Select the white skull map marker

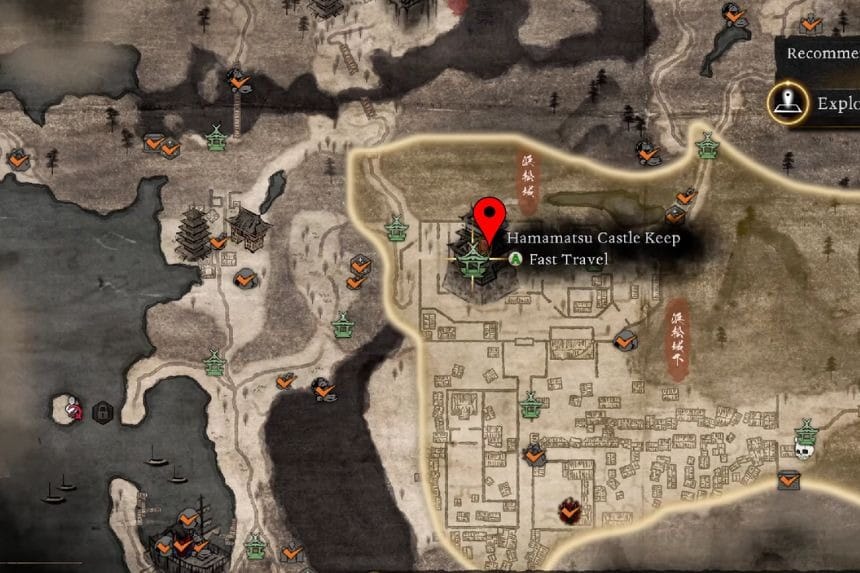[803, 450]
